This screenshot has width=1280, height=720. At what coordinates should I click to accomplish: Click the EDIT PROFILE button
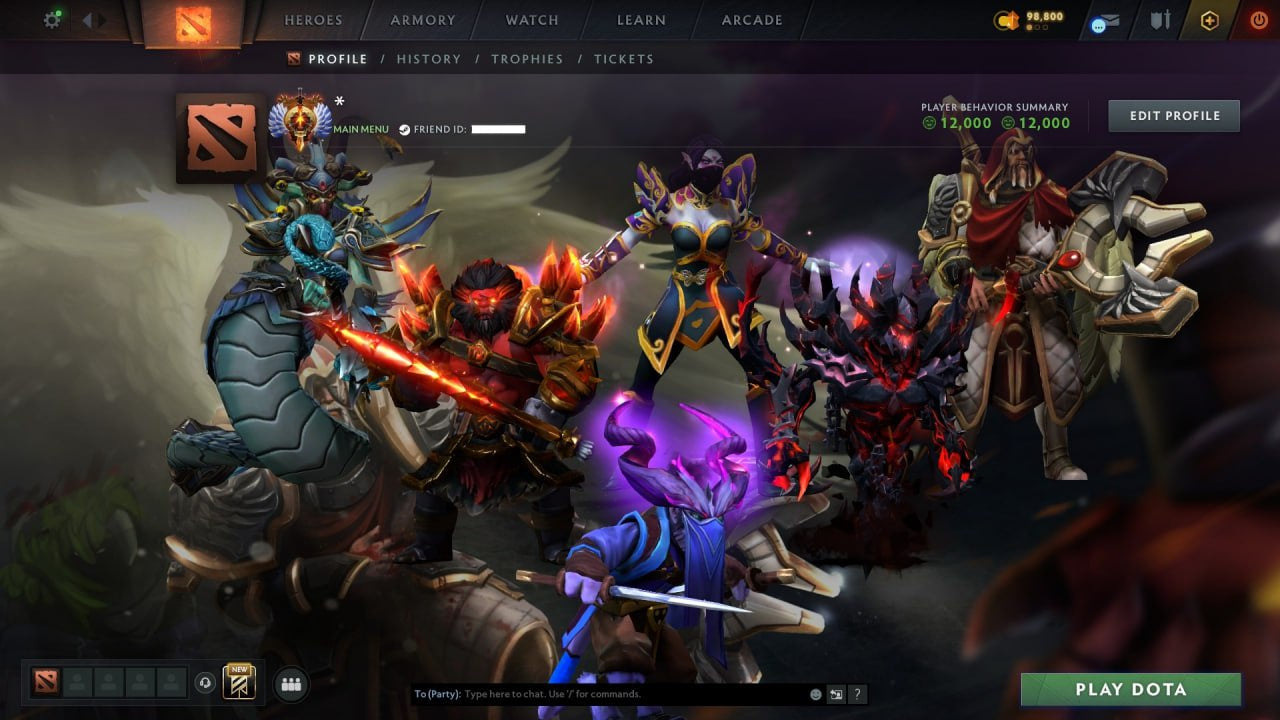[x=1173, y=115]
